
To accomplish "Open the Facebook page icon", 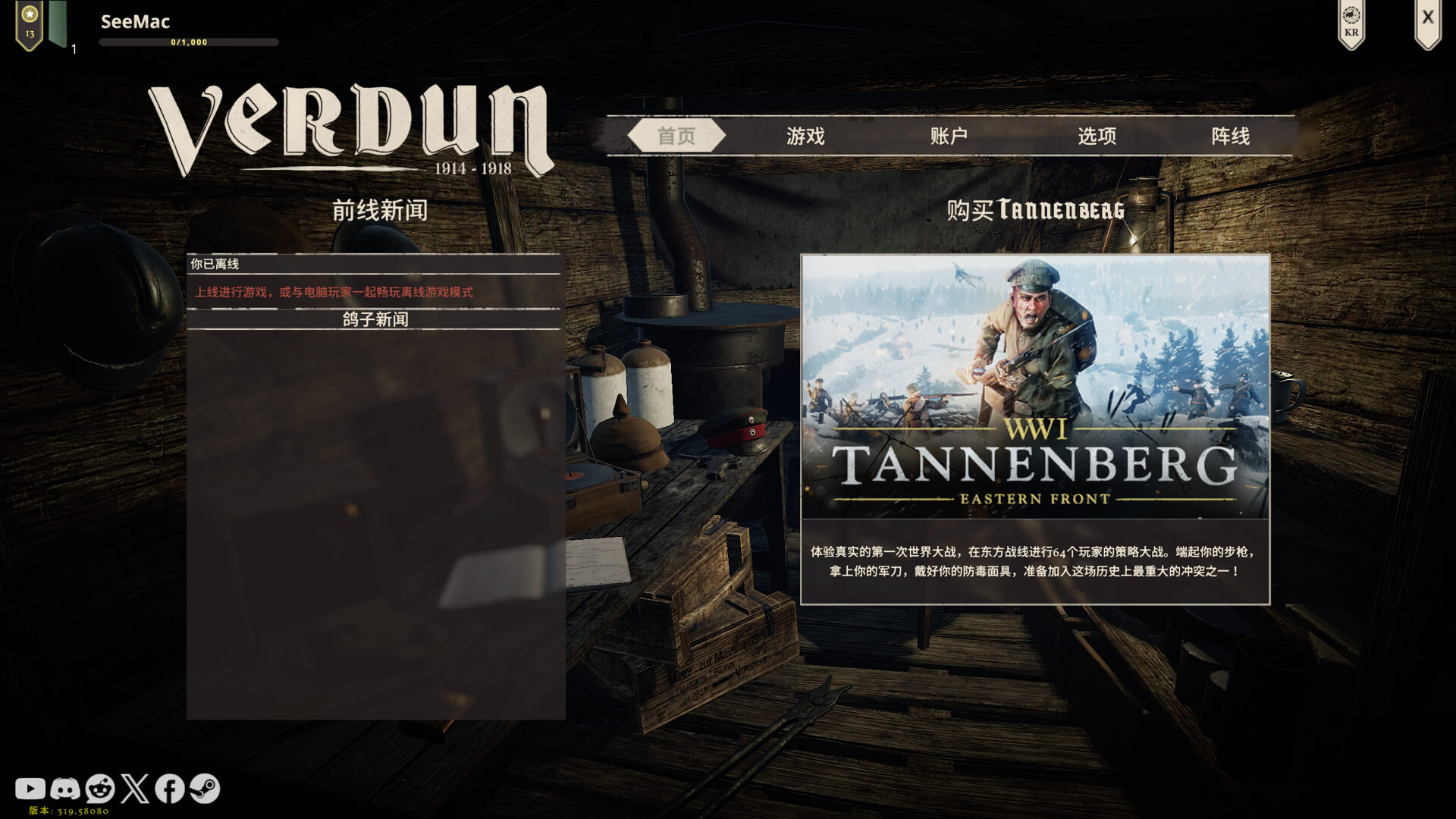I will point(170,789).
